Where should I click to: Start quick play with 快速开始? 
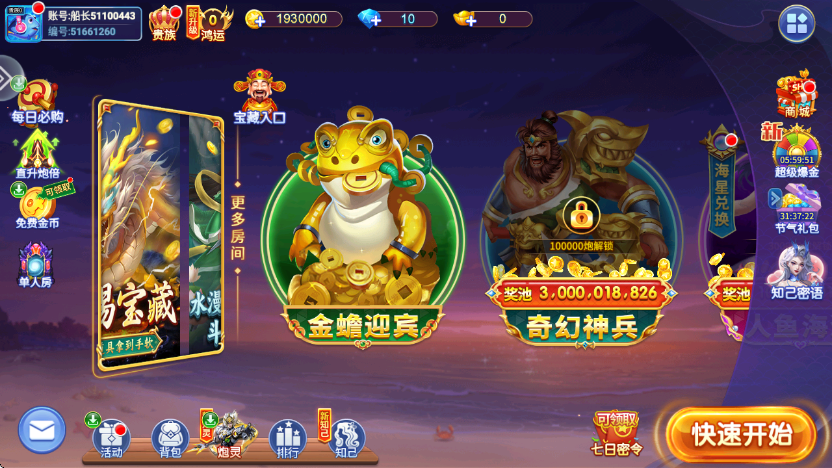741,434
